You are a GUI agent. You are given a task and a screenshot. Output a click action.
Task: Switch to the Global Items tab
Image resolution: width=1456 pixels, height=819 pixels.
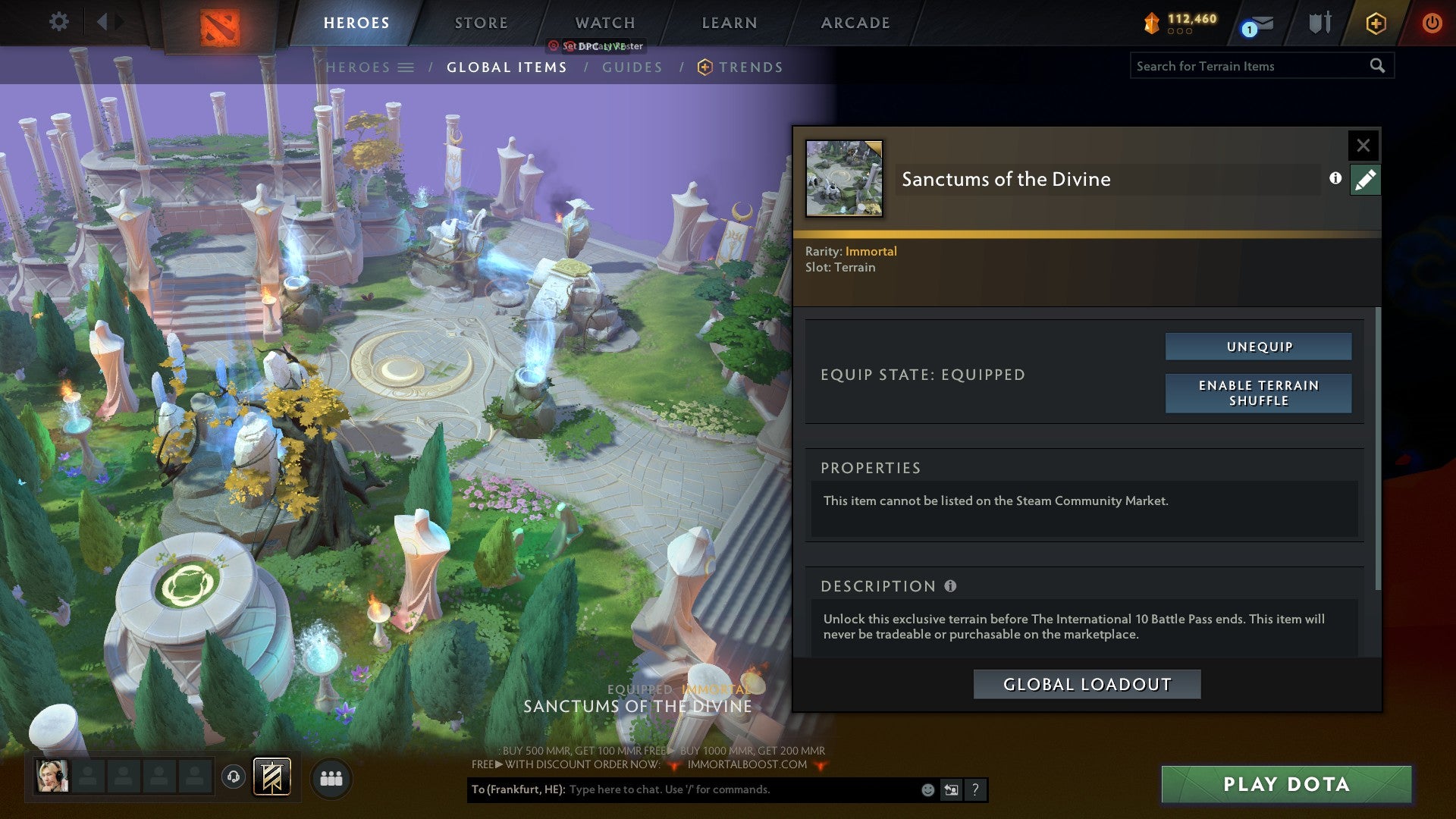click(x=507, y=67)
